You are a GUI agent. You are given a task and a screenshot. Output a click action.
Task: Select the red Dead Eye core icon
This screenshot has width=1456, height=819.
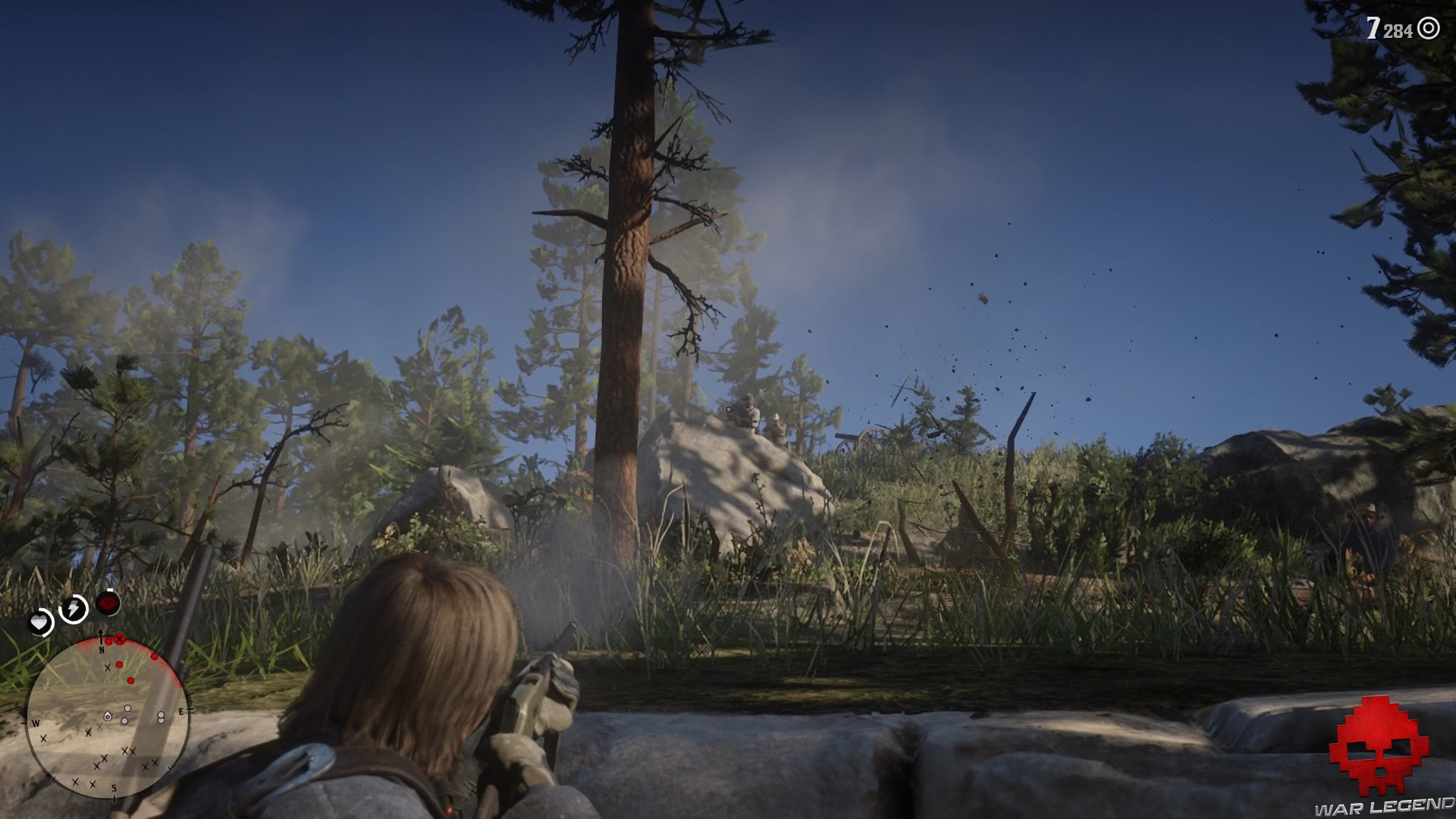coord(107,603)
